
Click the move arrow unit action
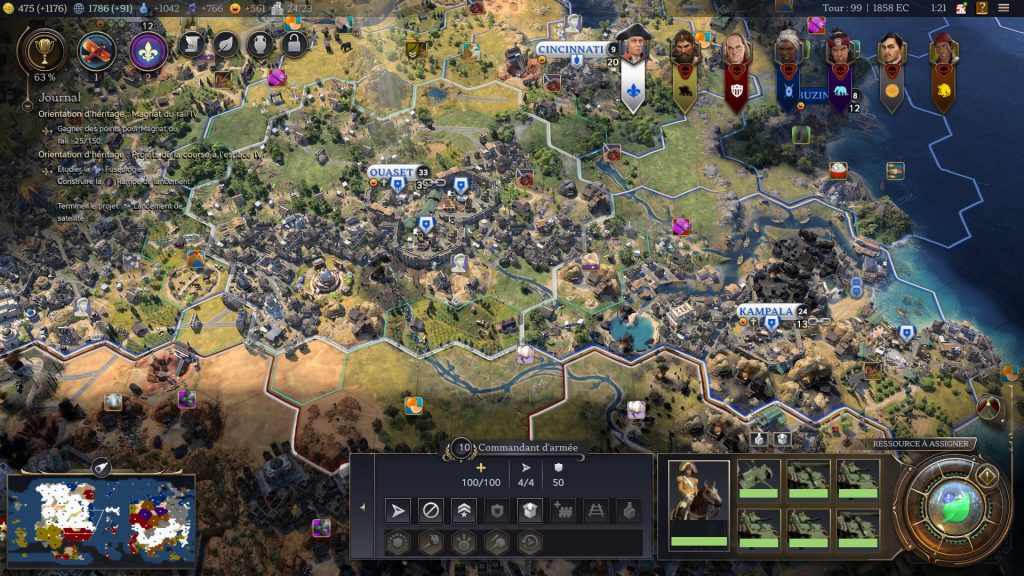[x=399, y=511]
